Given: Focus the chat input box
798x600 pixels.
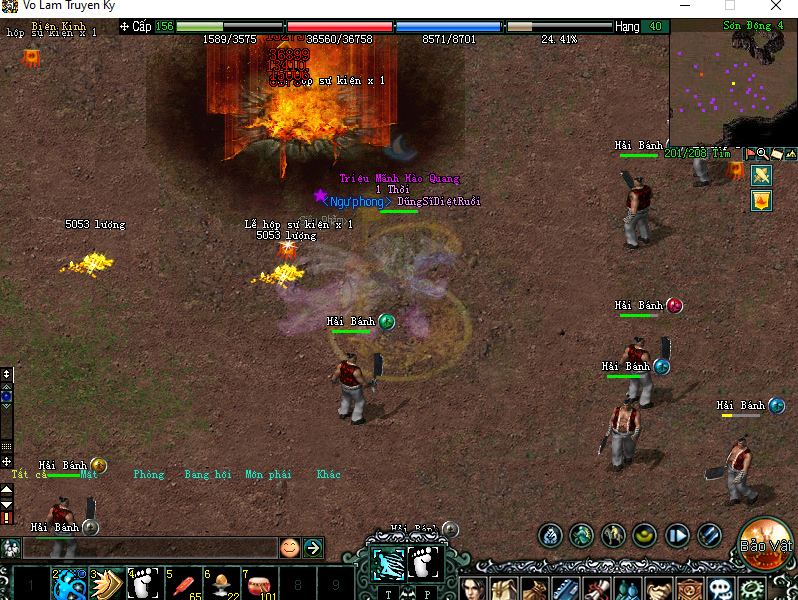Looking at the screenshot, I should [150, 547].
